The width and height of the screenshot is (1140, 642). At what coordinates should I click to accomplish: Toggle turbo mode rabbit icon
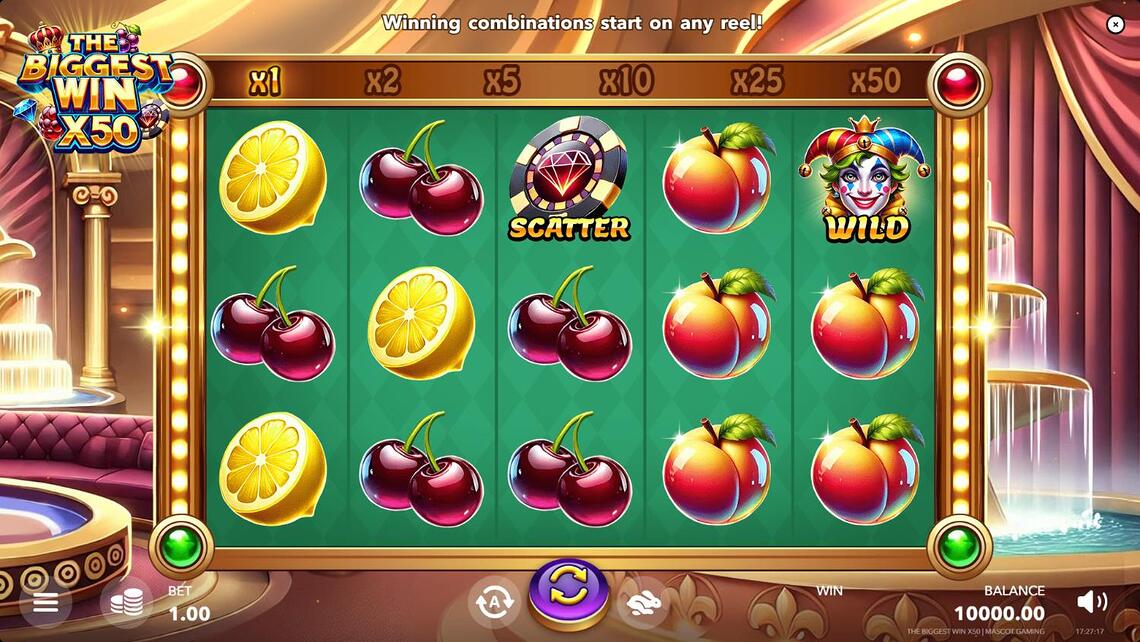(643, 601)
